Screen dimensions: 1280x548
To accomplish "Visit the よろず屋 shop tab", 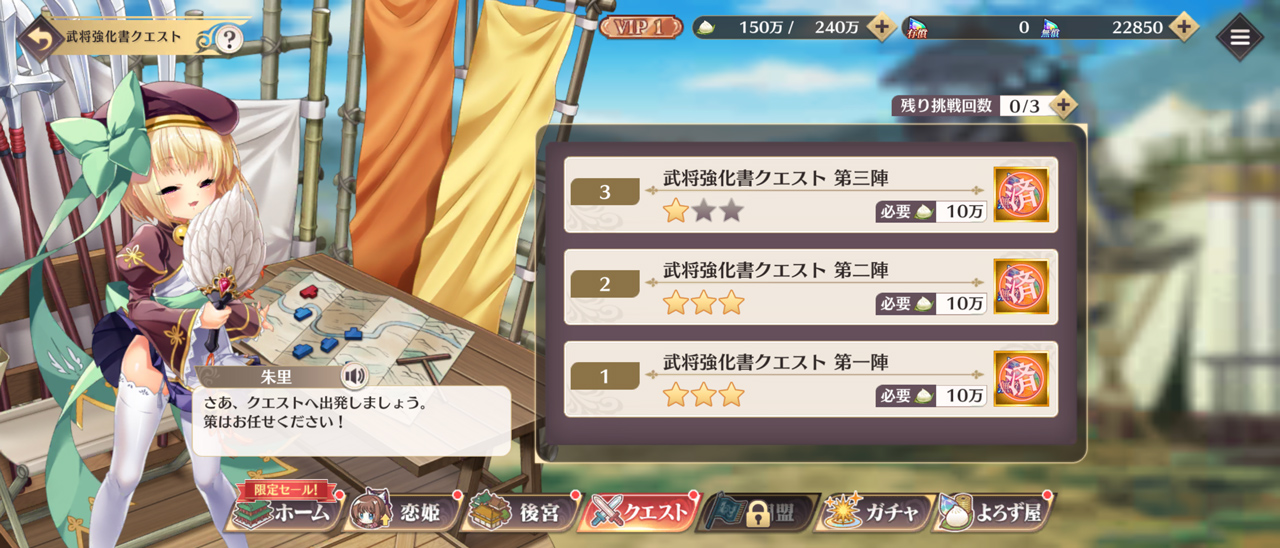I will pos(992,513).
